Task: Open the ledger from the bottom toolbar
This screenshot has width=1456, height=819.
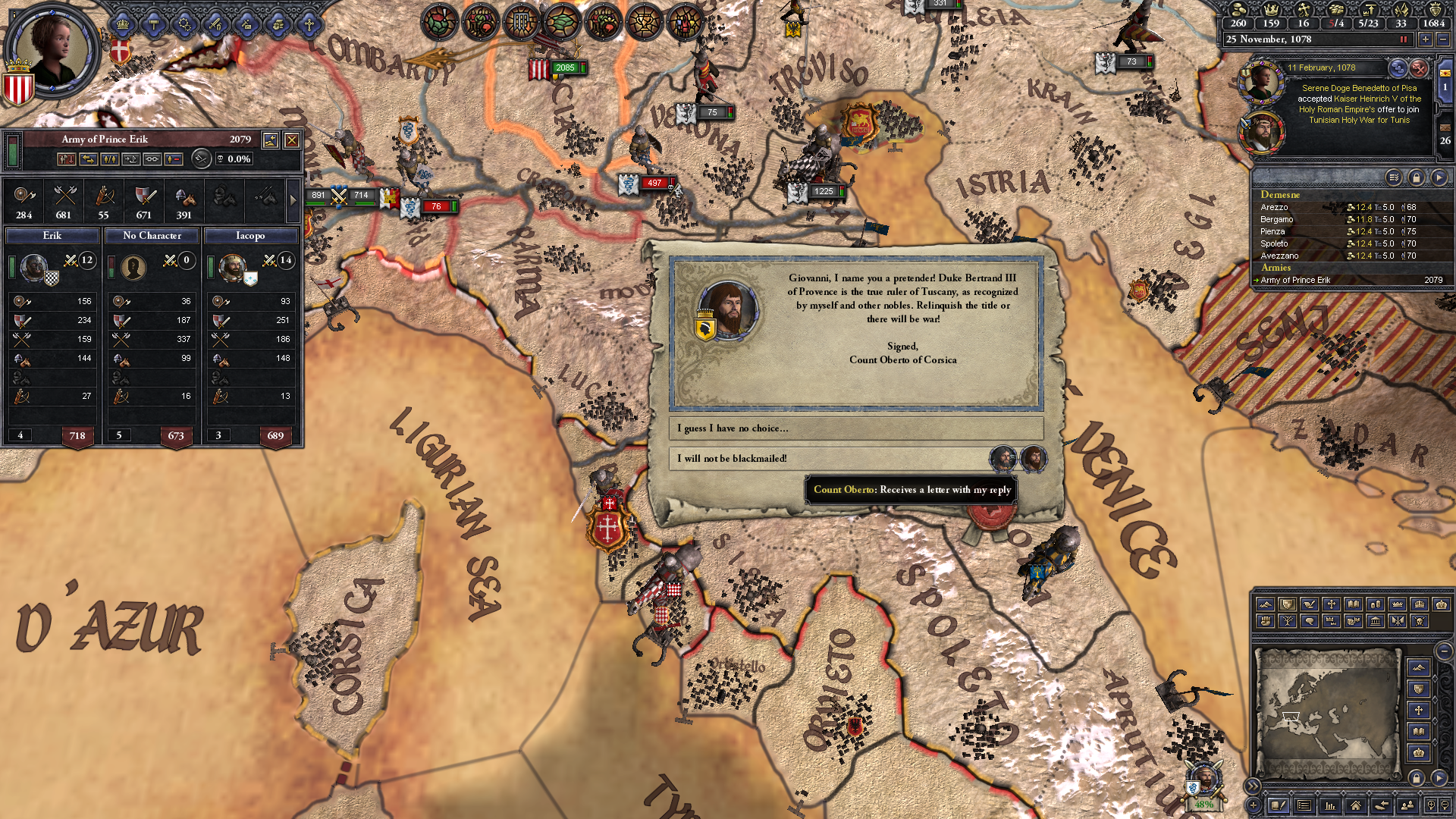Action: tap(1329, 807)
